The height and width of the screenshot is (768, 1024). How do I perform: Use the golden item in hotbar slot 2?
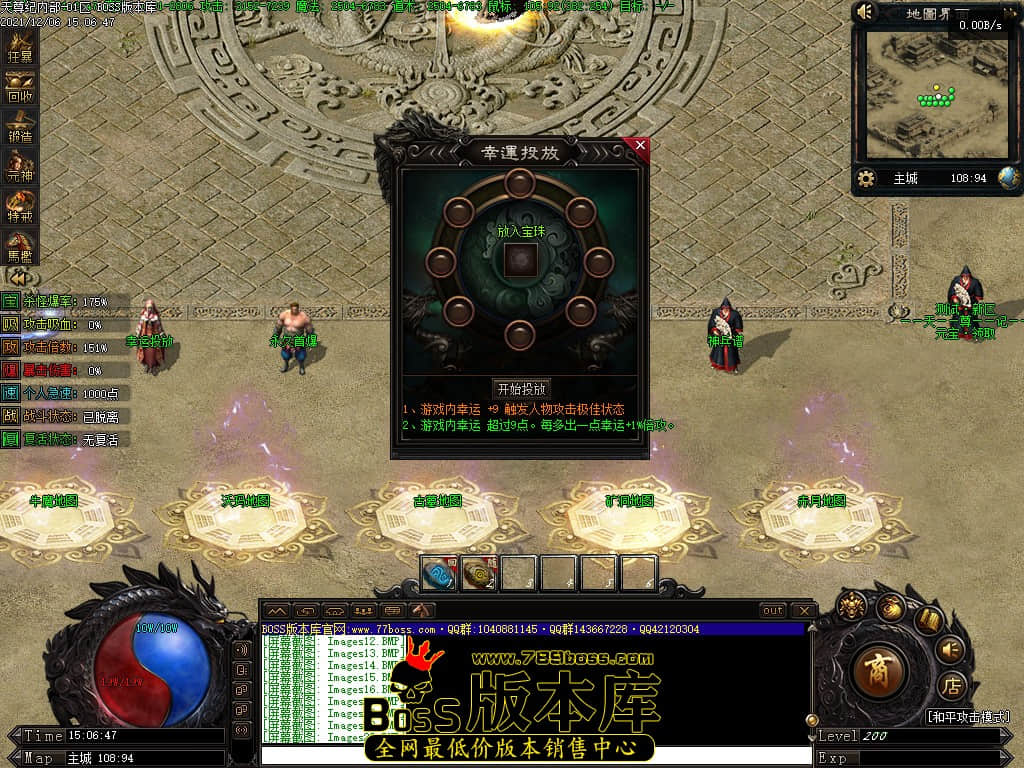(x=478, y=573)
